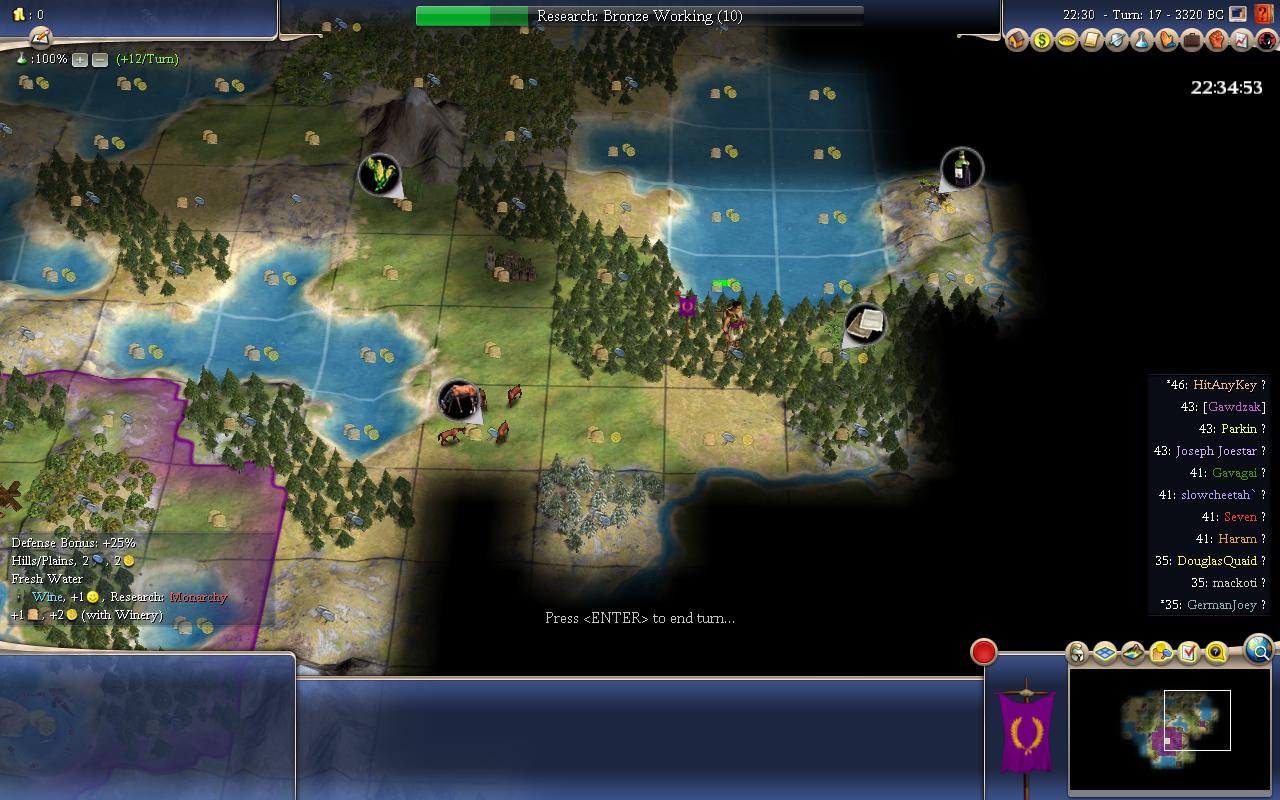Open the Victory Conditions chart icon

click(x=1241, y=41)
